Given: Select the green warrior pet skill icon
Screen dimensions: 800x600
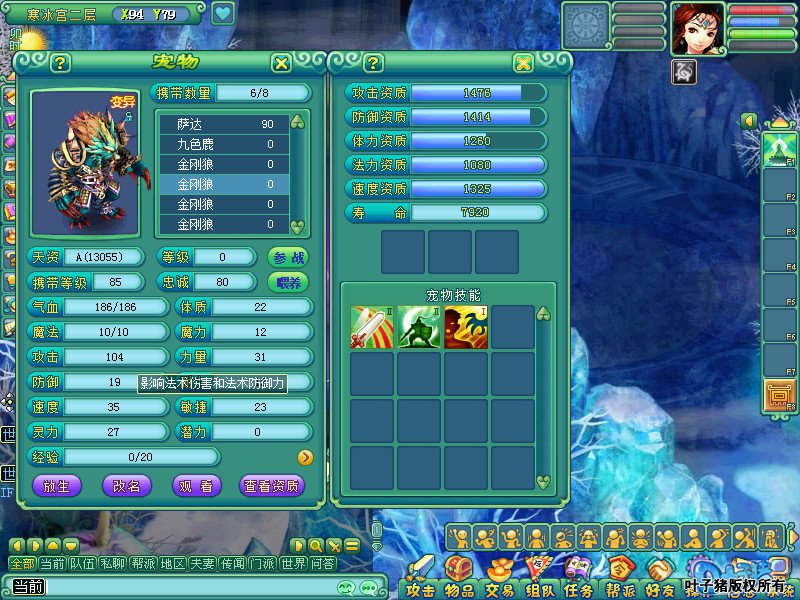Looking at the screenshot, I should tap(419, 327).
